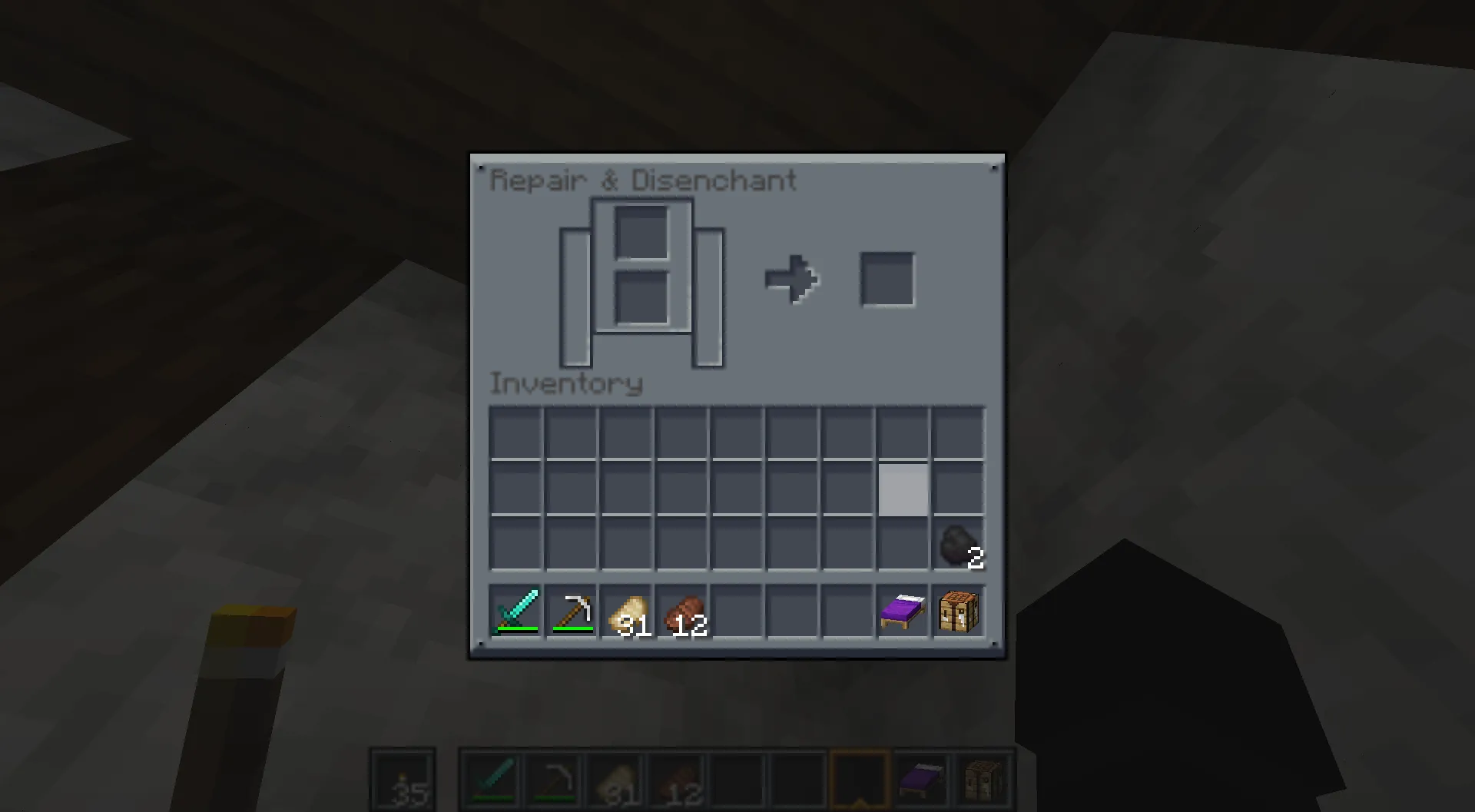Click the anvil output result slot
This screenshot has width=1475, height=812.
[887, 279]
